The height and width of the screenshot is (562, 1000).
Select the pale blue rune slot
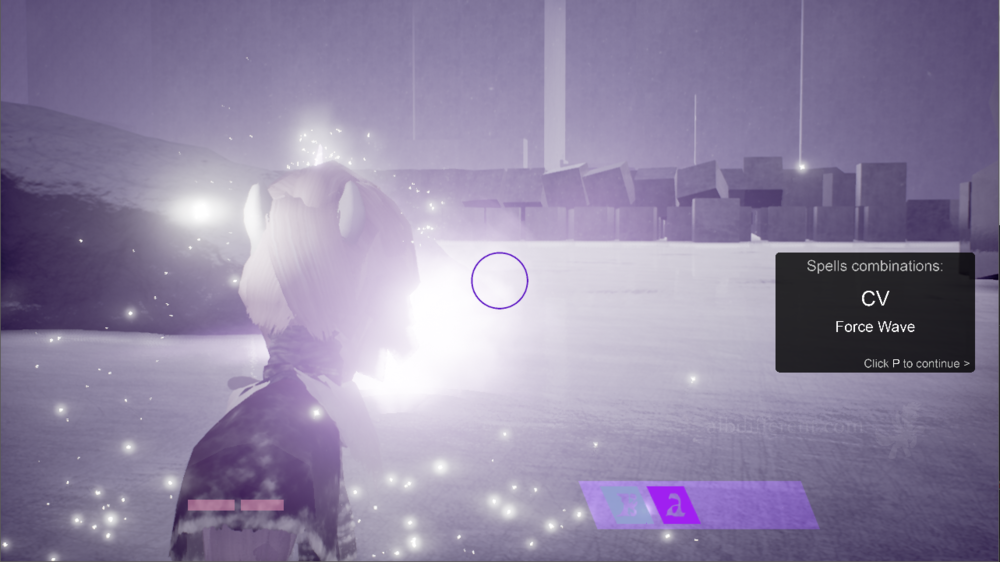point(628,506)
